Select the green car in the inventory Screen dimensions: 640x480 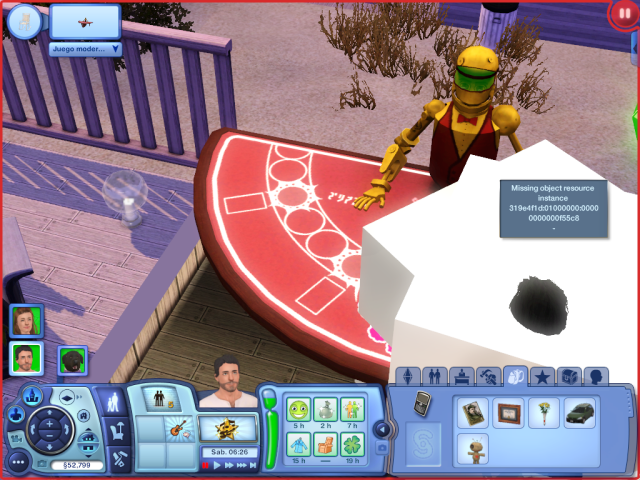579,413
